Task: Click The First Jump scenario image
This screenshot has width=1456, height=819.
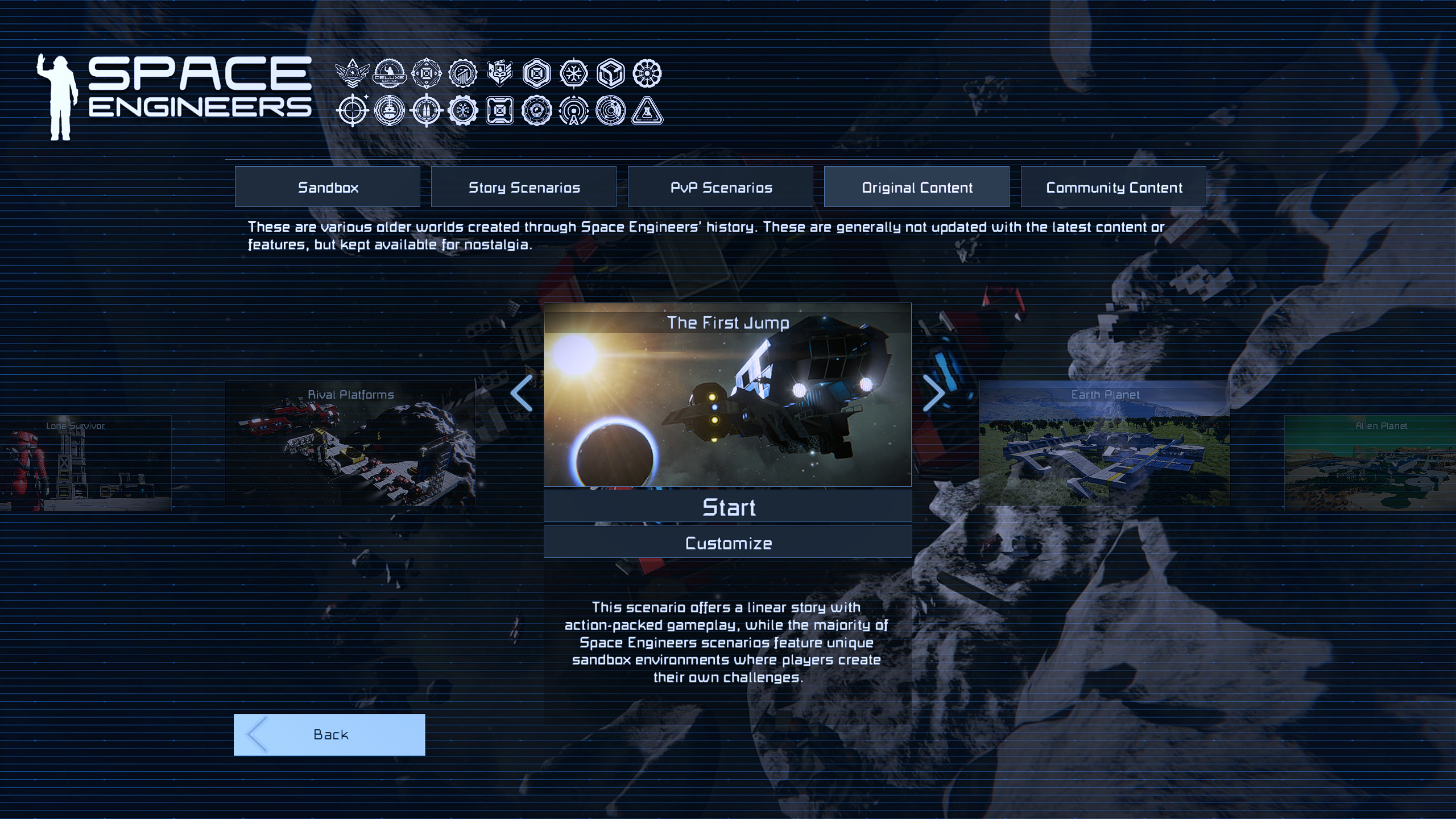Action: point(728,404)
